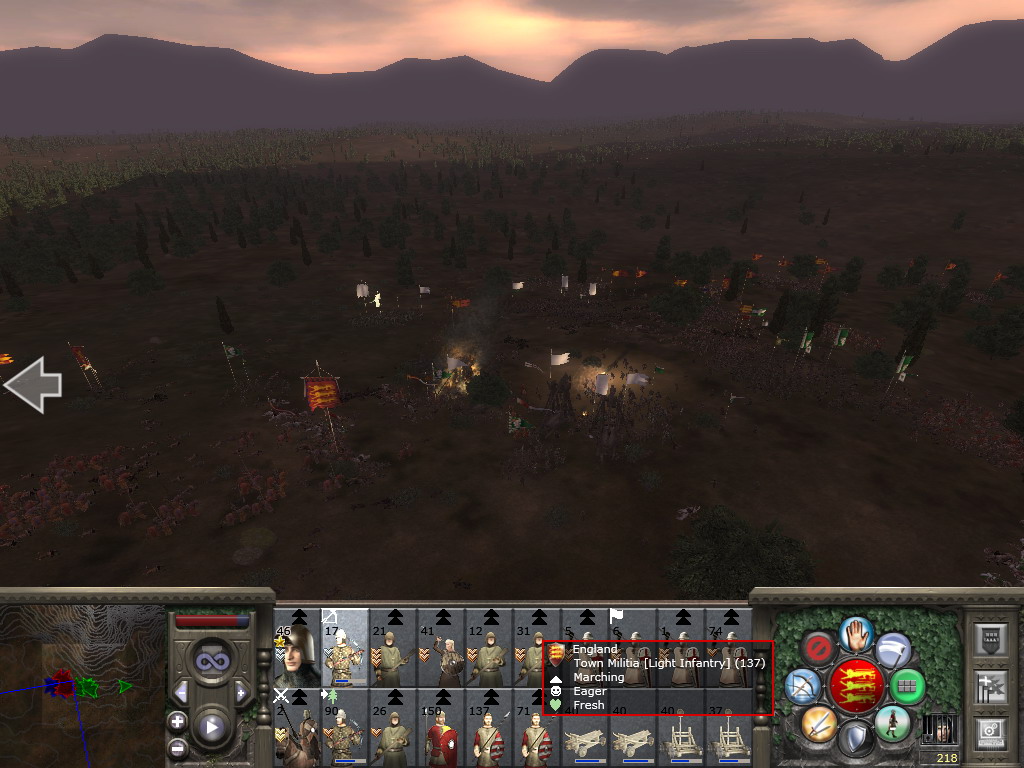Screen dimensions: 1024x768
Task: Select the general's unit card with the star
Action: click(x=296, y=648)
